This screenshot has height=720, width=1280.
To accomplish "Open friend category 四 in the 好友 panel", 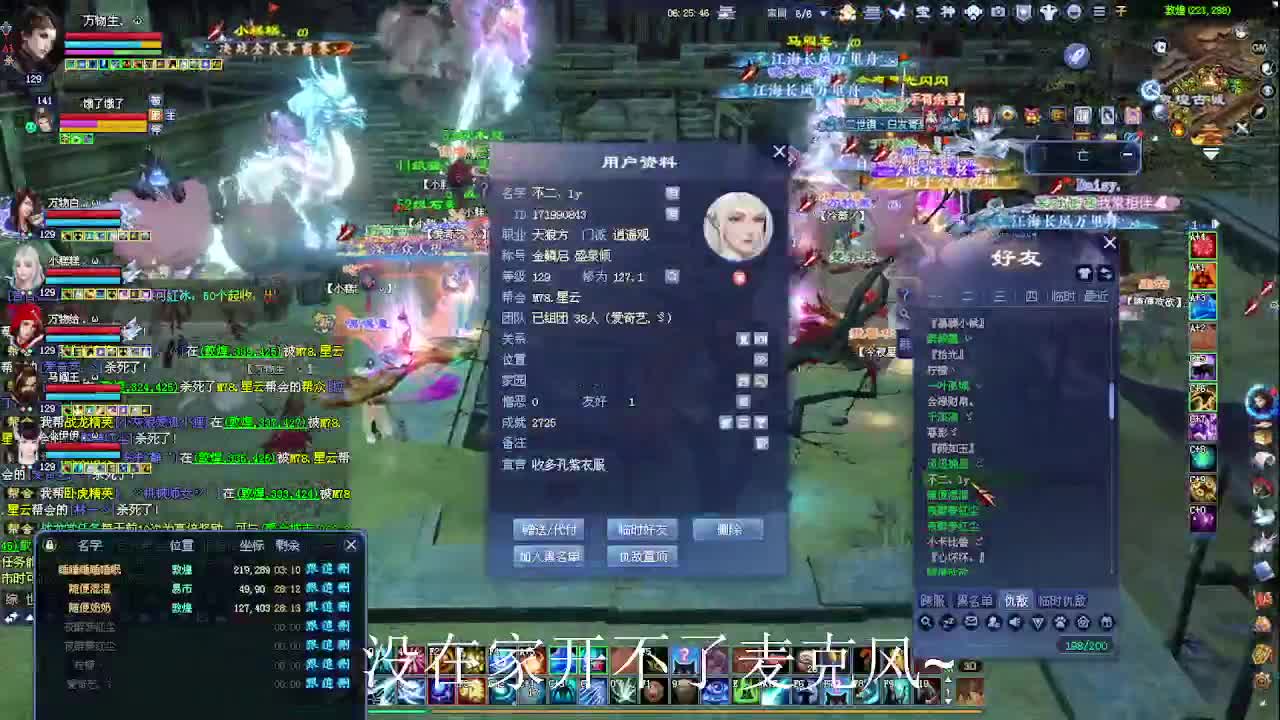I will point(1032,297).
